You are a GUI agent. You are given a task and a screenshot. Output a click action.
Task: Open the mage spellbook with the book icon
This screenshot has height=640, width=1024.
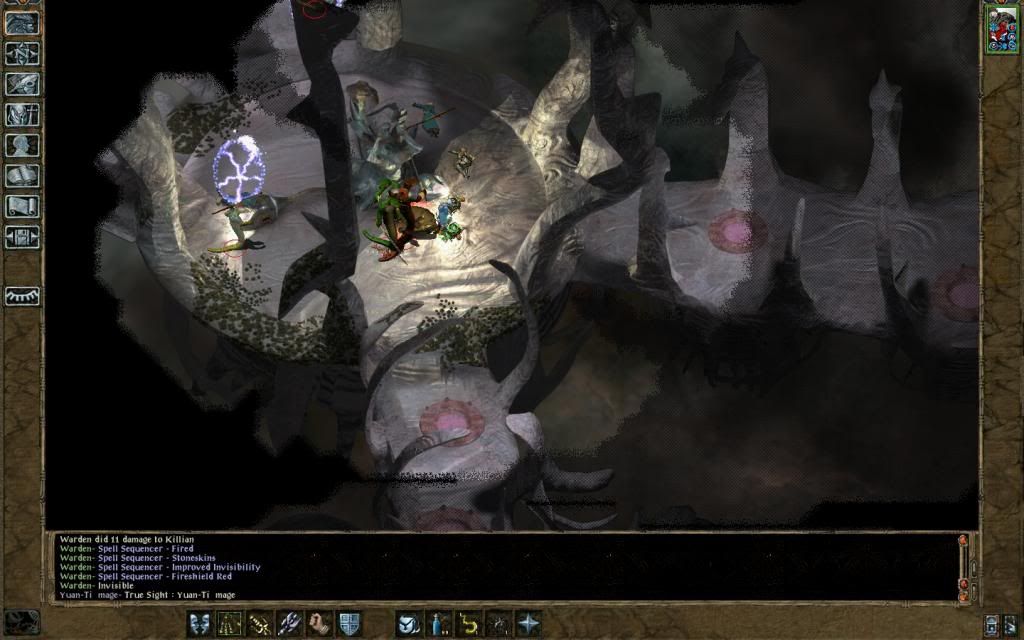22,176
